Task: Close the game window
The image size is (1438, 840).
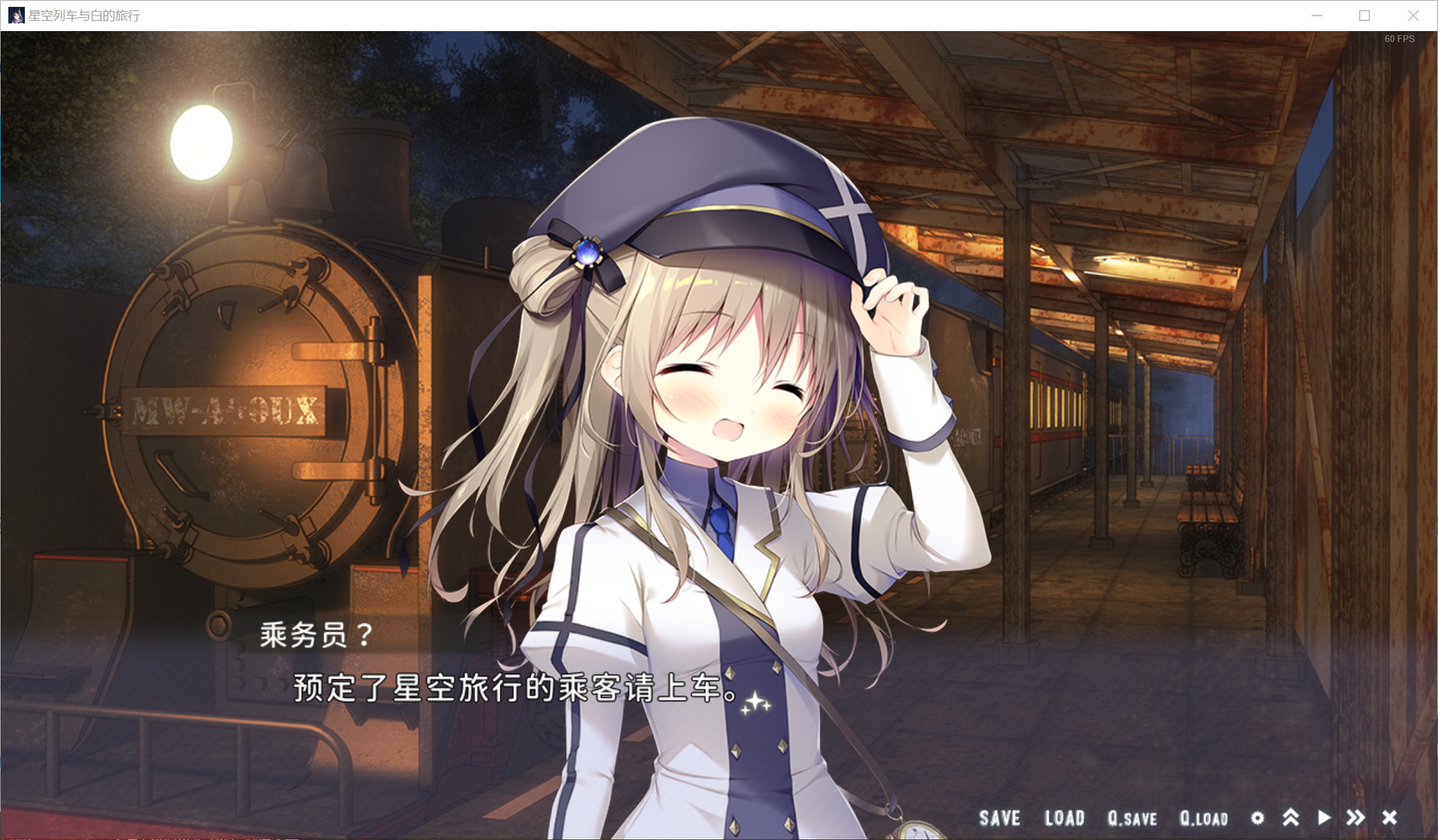Action: click(x=1413, y=15)
